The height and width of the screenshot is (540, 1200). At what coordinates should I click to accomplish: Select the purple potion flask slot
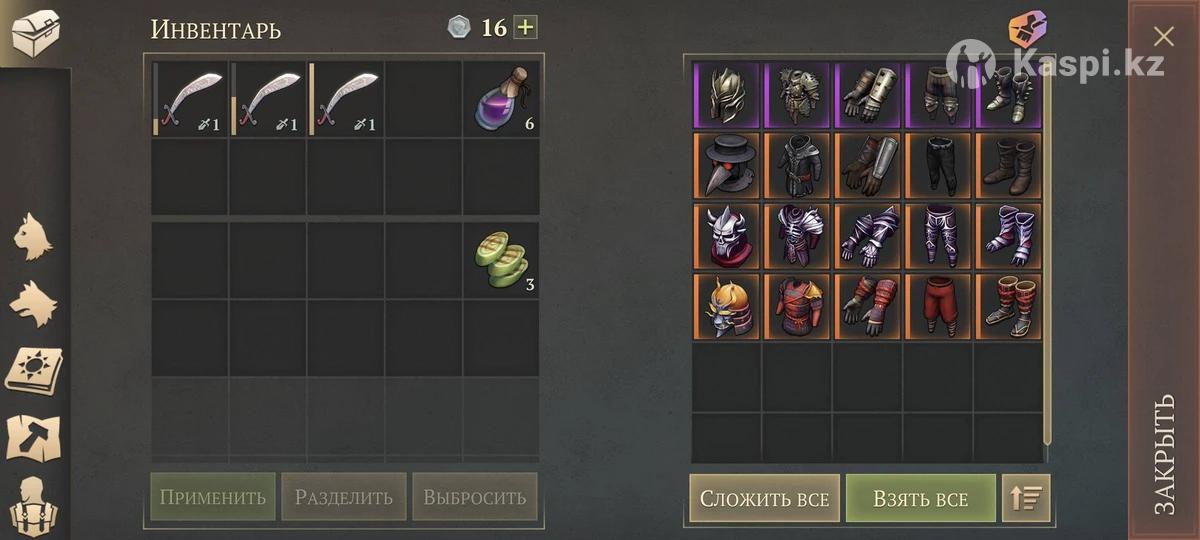point(501,98)
